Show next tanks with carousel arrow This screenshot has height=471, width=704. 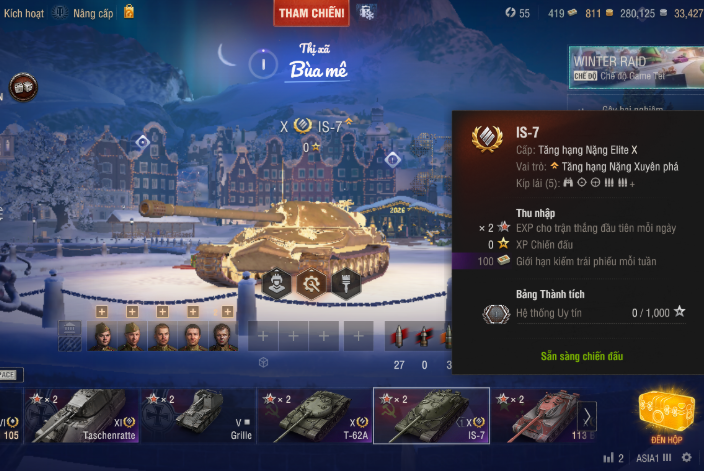point(589,415)
